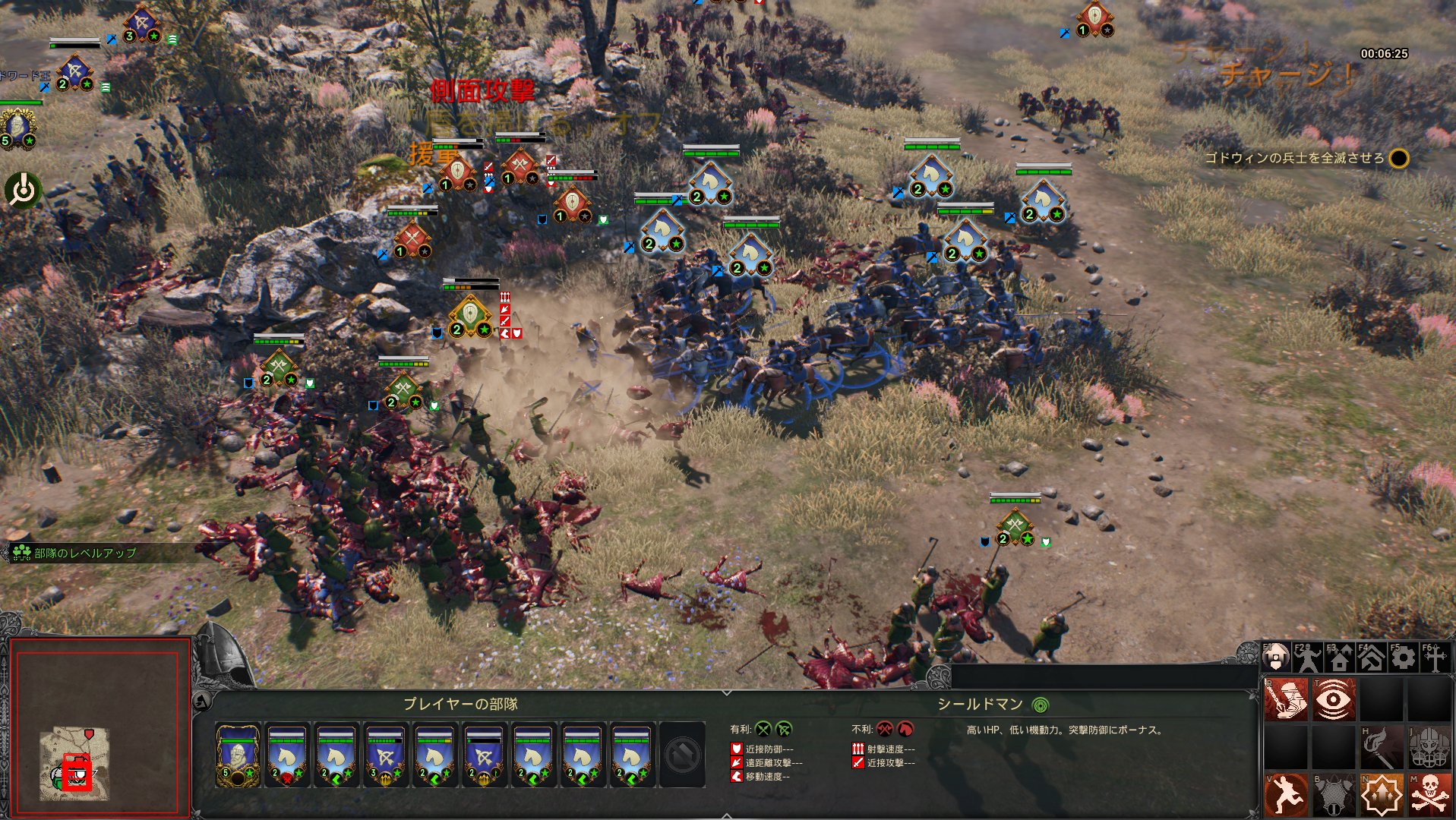
Task: Select the level 3 archer unit card
Action: coord(385,755)
